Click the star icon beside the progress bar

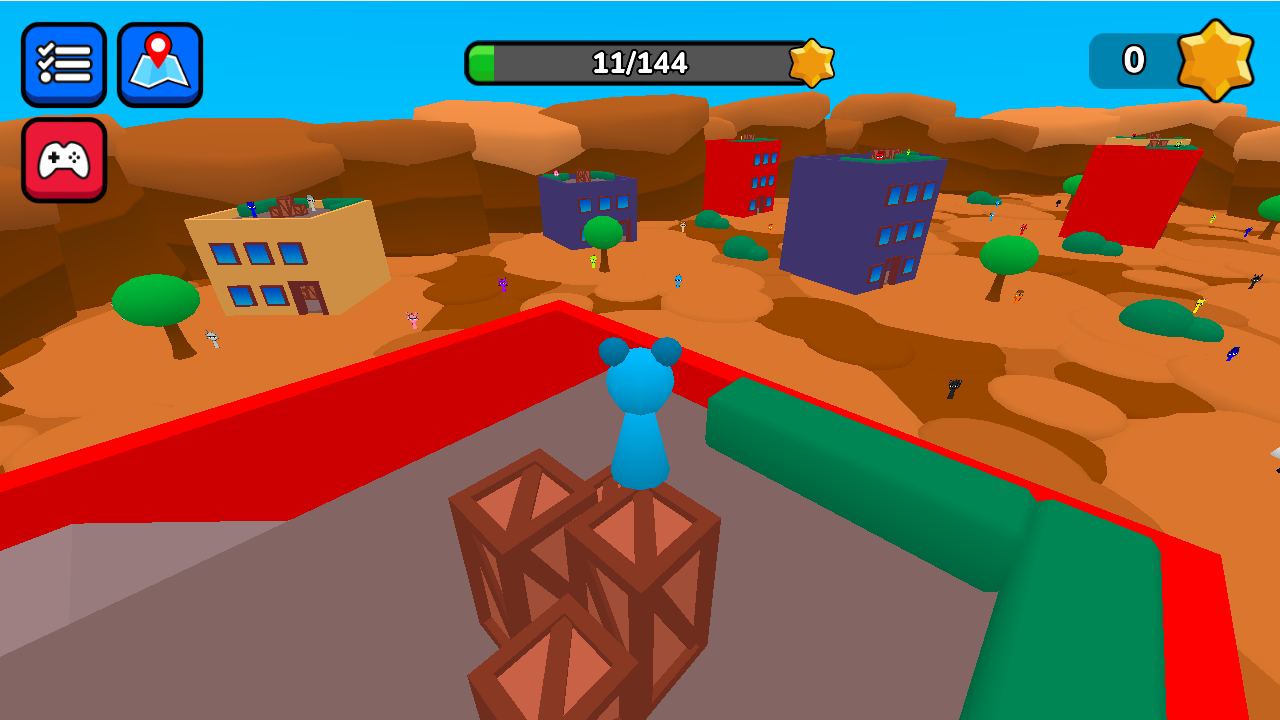click(x=812, y=62)
